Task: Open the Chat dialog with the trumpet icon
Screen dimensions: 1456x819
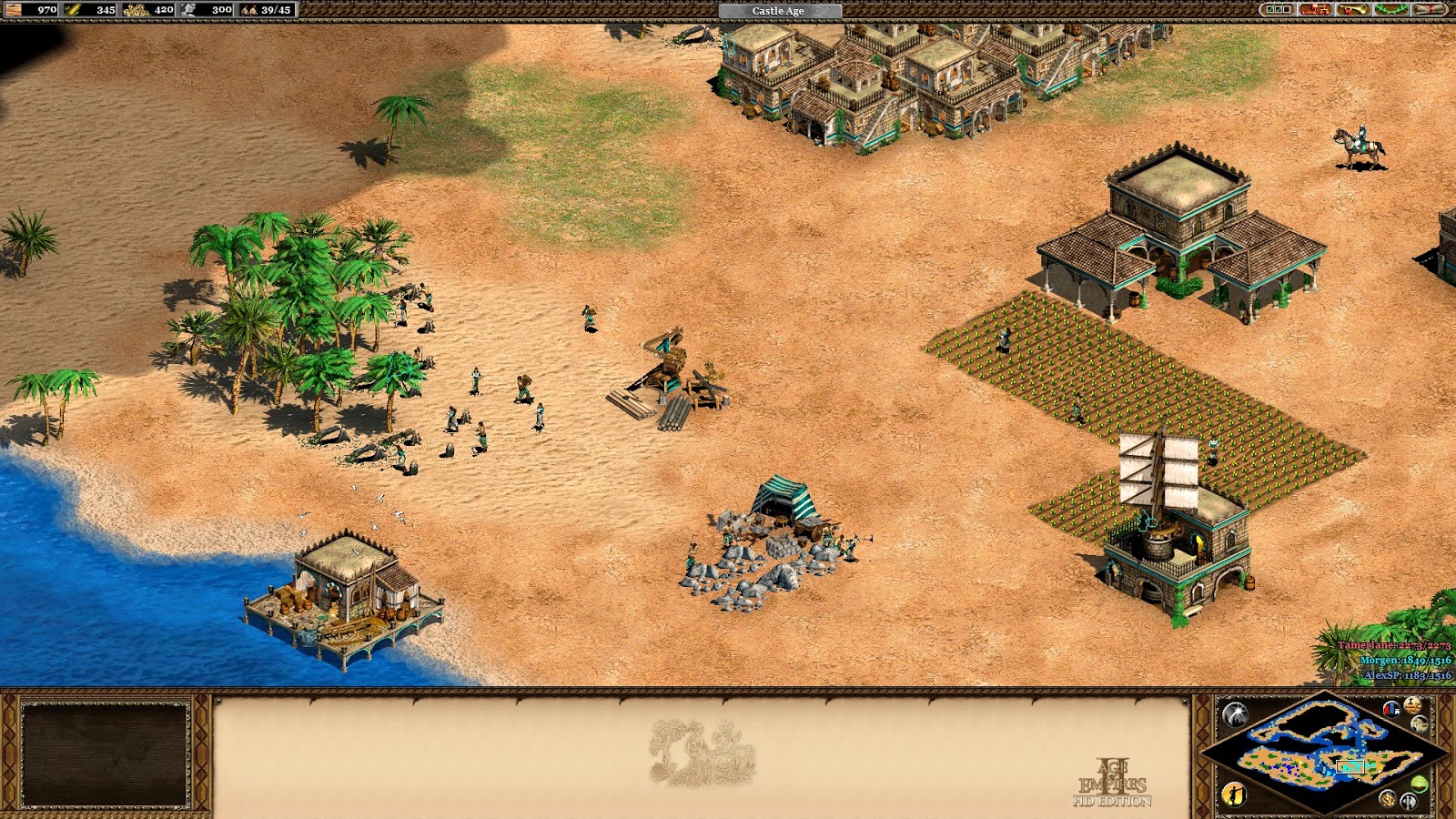Action: (1353, 9)
